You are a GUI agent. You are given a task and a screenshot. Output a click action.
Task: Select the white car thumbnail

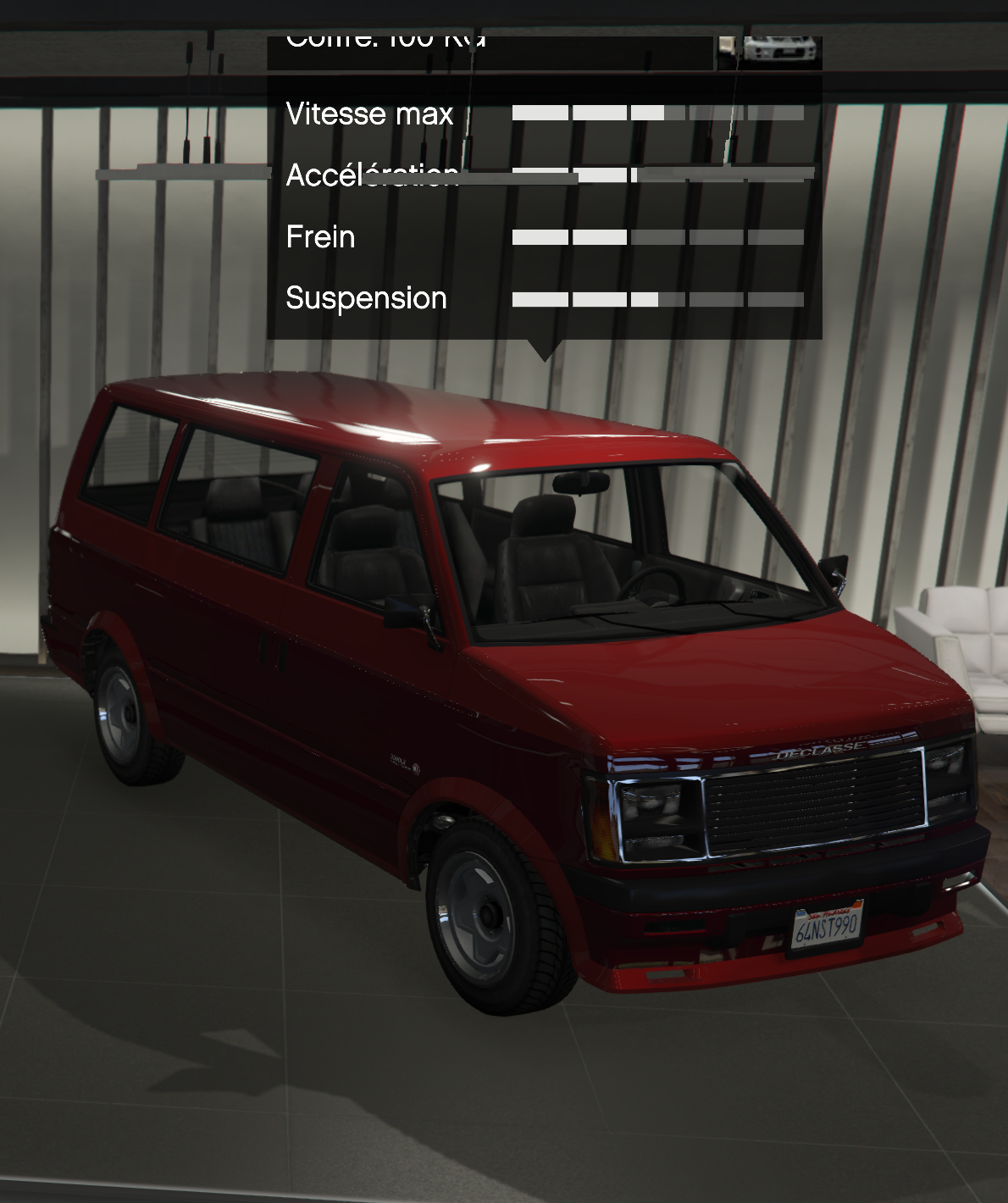[x=778, y=51]
